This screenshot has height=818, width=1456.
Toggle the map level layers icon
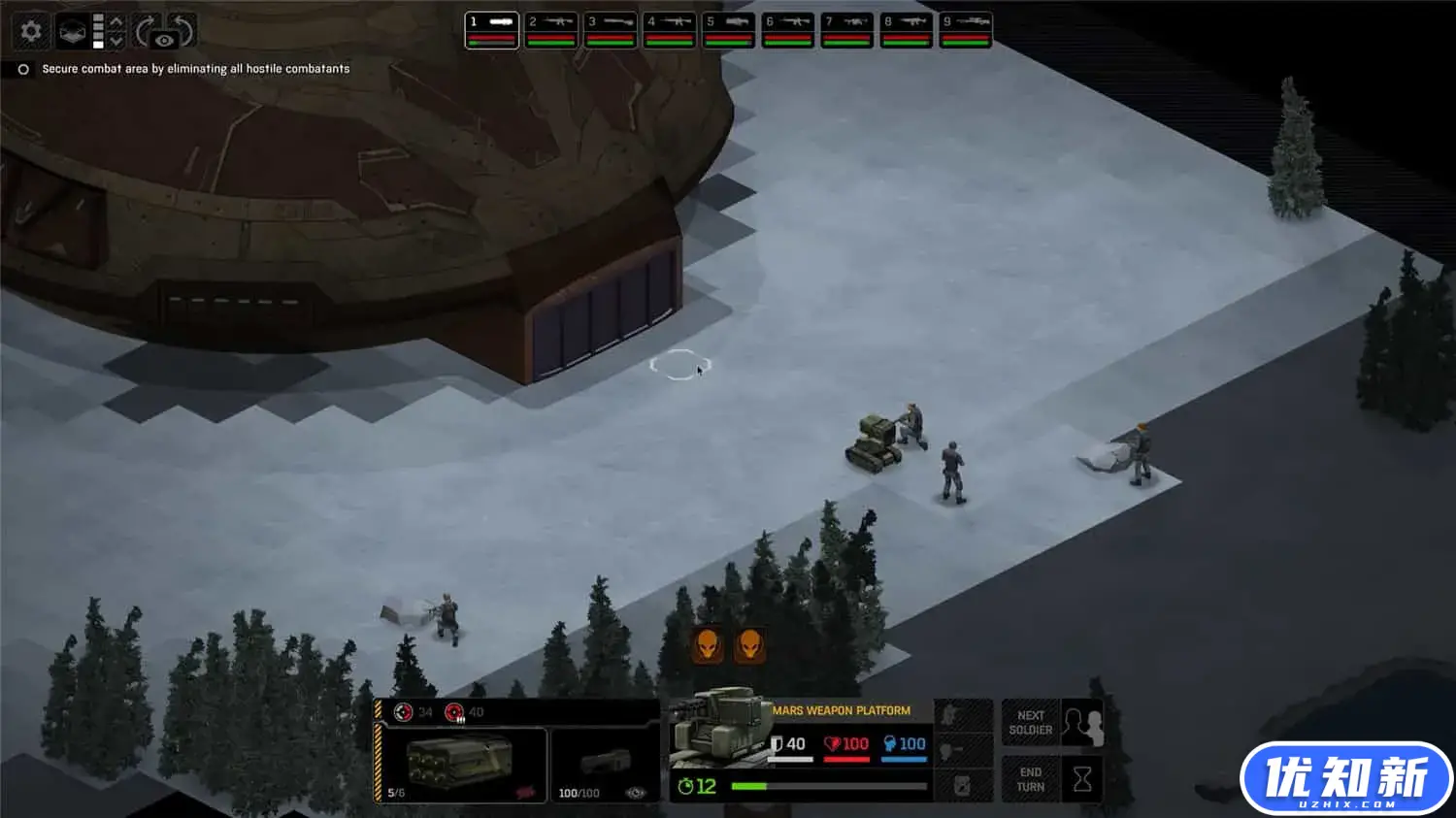pos(73,32)
